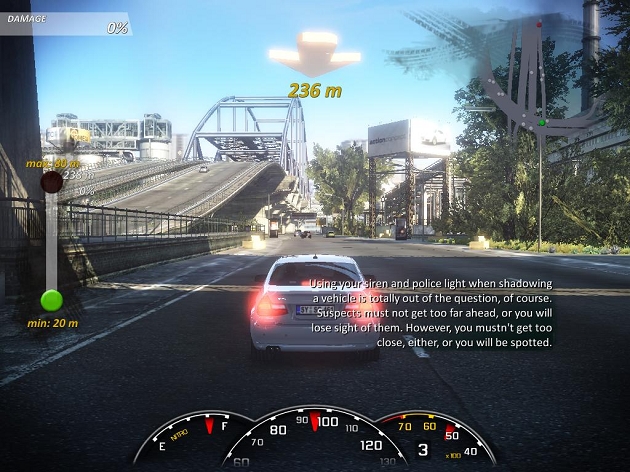Select the orange waypoint direction arrow
Screen dimensions: 630x472
[314, 53]
